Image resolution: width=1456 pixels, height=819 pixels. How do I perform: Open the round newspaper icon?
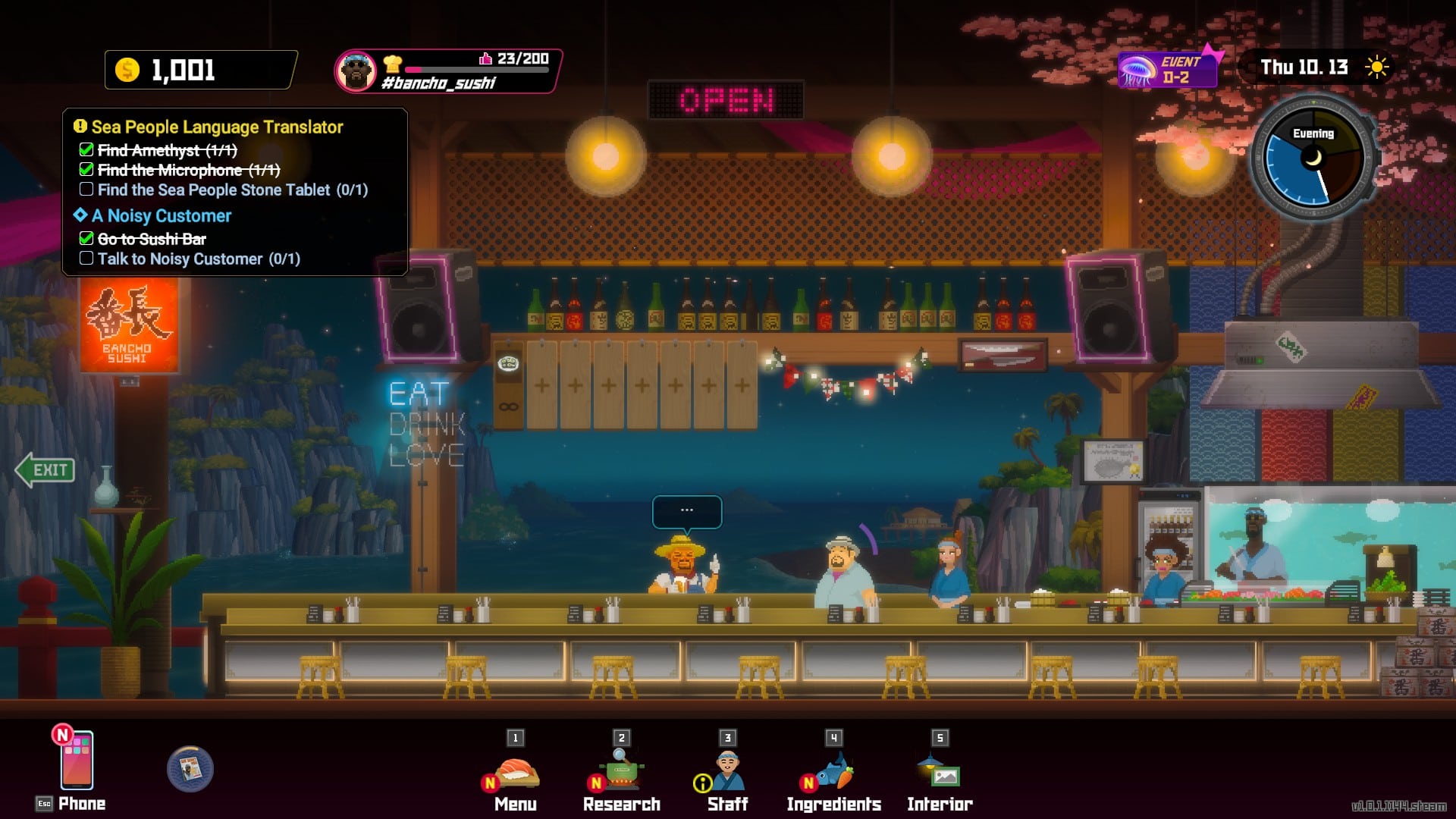190,769
